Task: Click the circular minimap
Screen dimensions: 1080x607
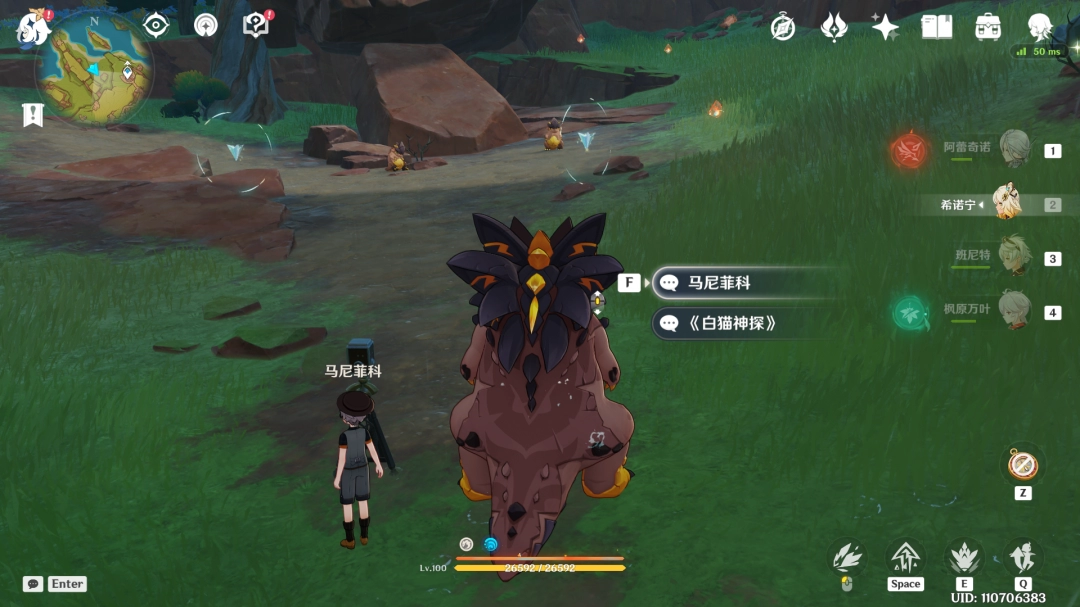Action: pyautogui.click(x=94, y=69)
